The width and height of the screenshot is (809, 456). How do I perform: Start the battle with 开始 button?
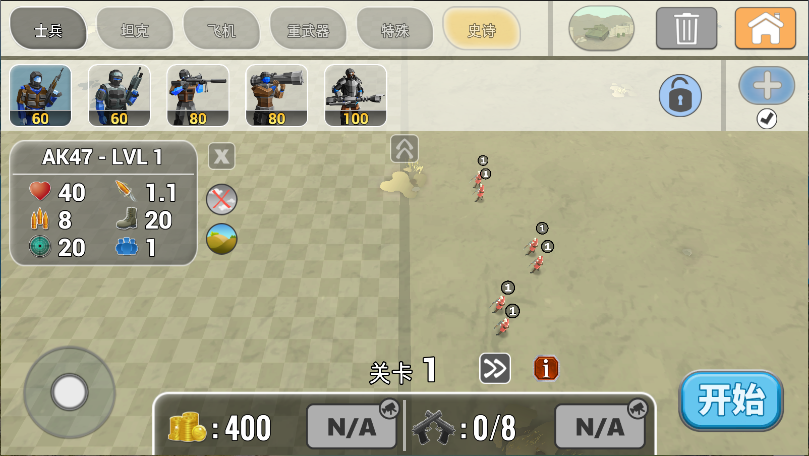[x=731, y=400]
